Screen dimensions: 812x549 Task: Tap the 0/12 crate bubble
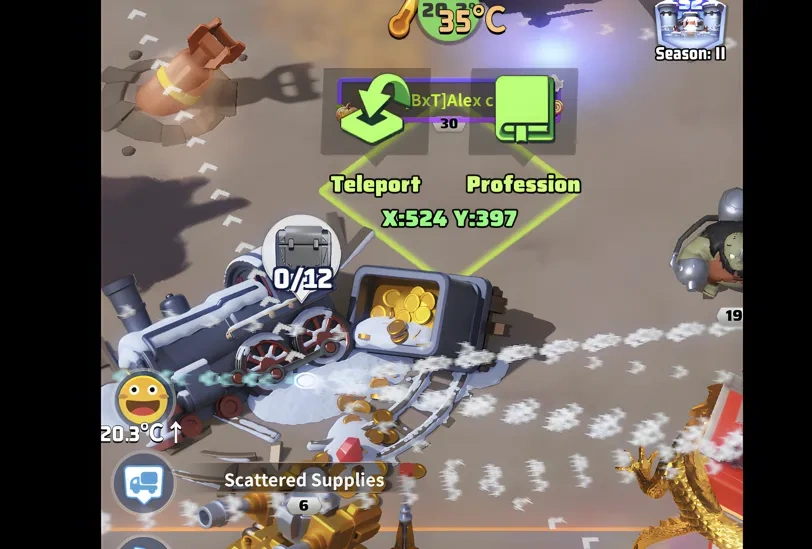coord(301,251)
